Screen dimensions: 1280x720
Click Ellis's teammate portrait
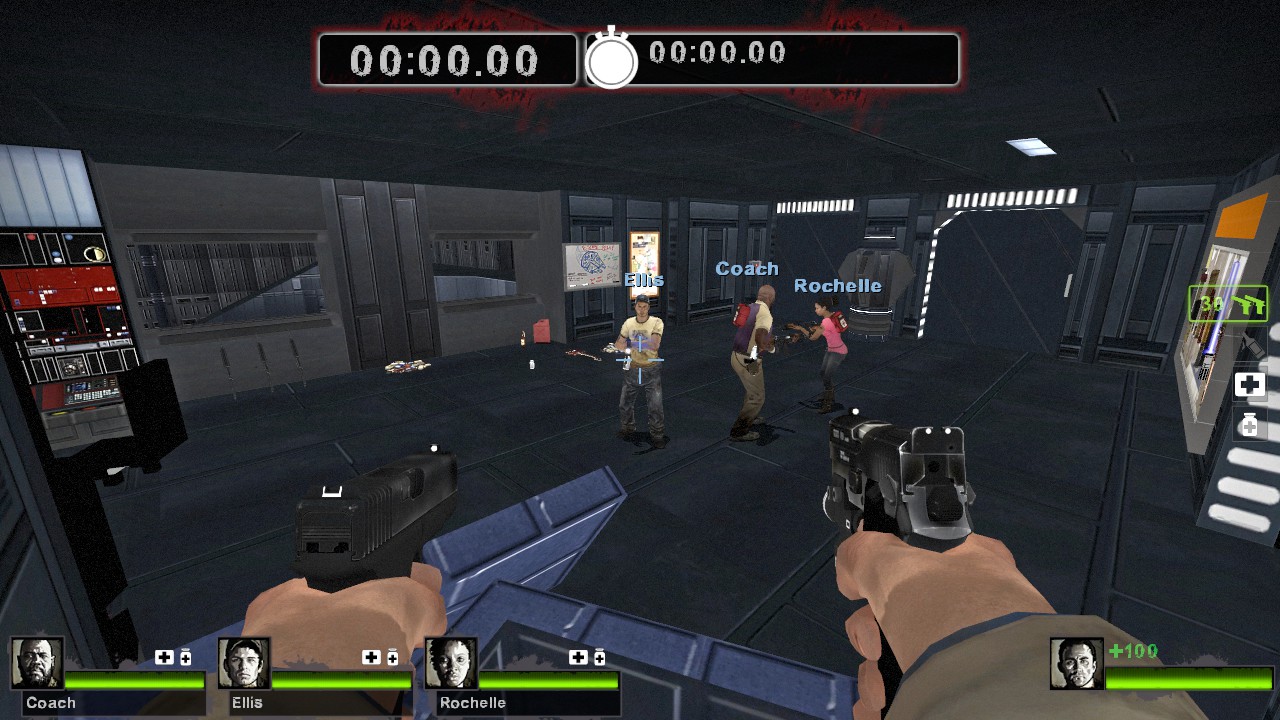(x=244, y=663)
